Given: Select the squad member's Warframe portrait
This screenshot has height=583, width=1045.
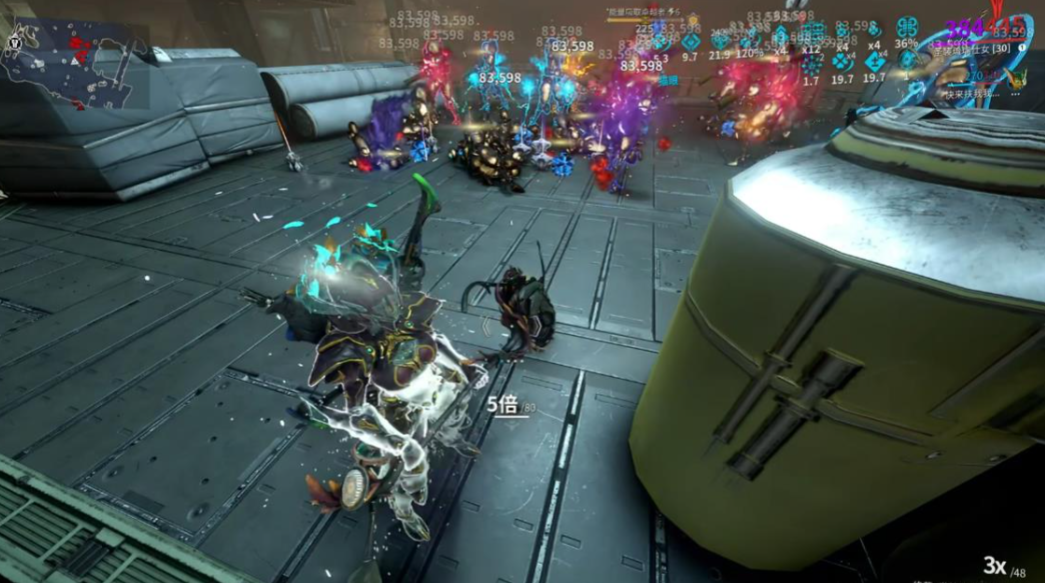Looking at the screenshot, I should click(1018, 76).
